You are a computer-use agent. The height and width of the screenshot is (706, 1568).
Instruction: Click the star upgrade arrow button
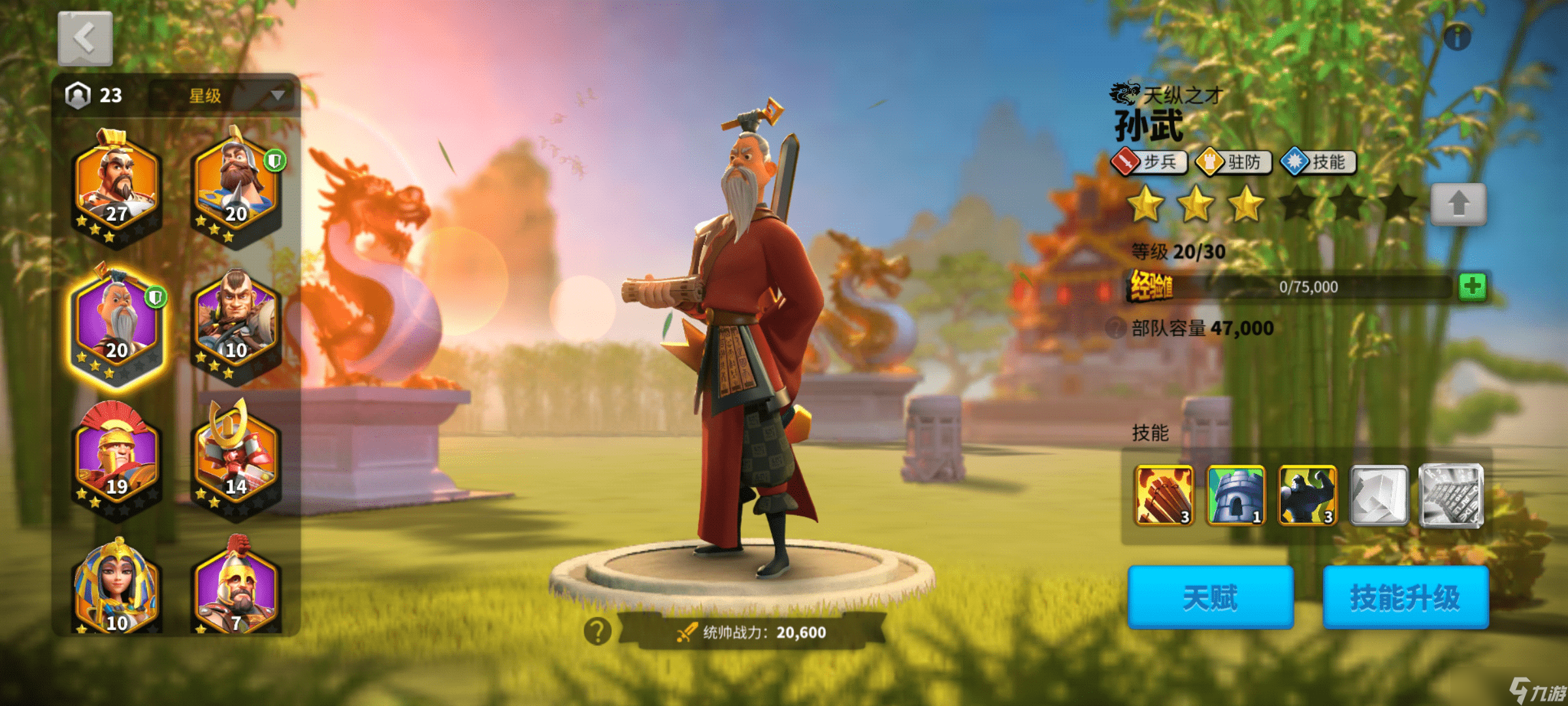click(1458, 205)
